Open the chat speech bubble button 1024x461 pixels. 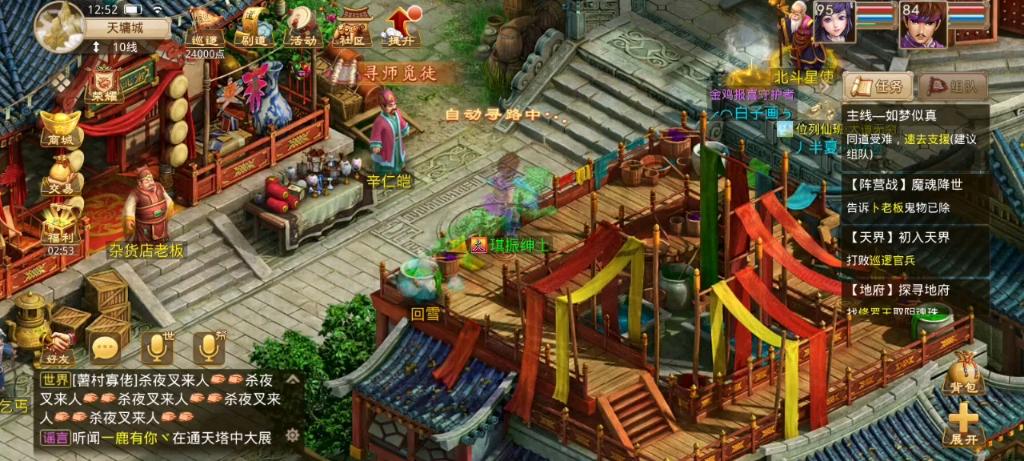coord(105,347)
